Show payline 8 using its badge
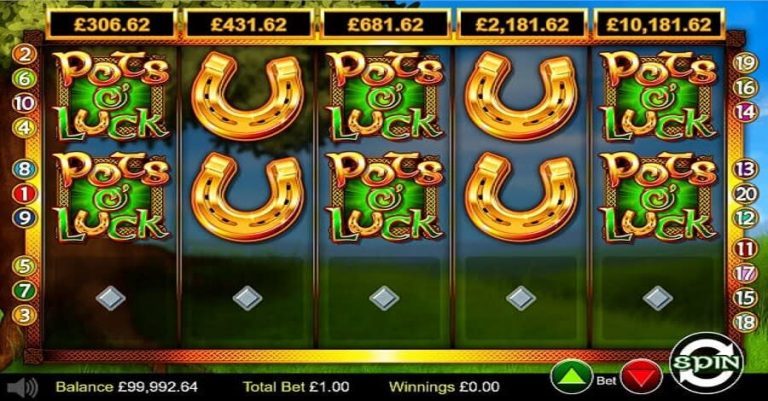 [24, 168]
